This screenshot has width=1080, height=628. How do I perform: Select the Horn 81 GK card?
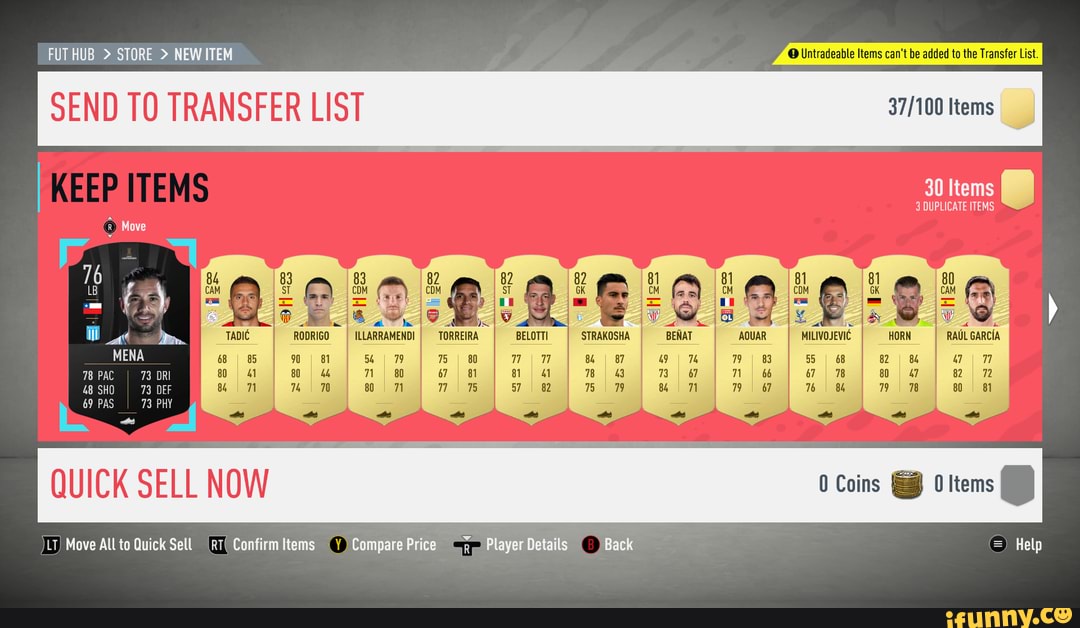click(x=899, y=340)
